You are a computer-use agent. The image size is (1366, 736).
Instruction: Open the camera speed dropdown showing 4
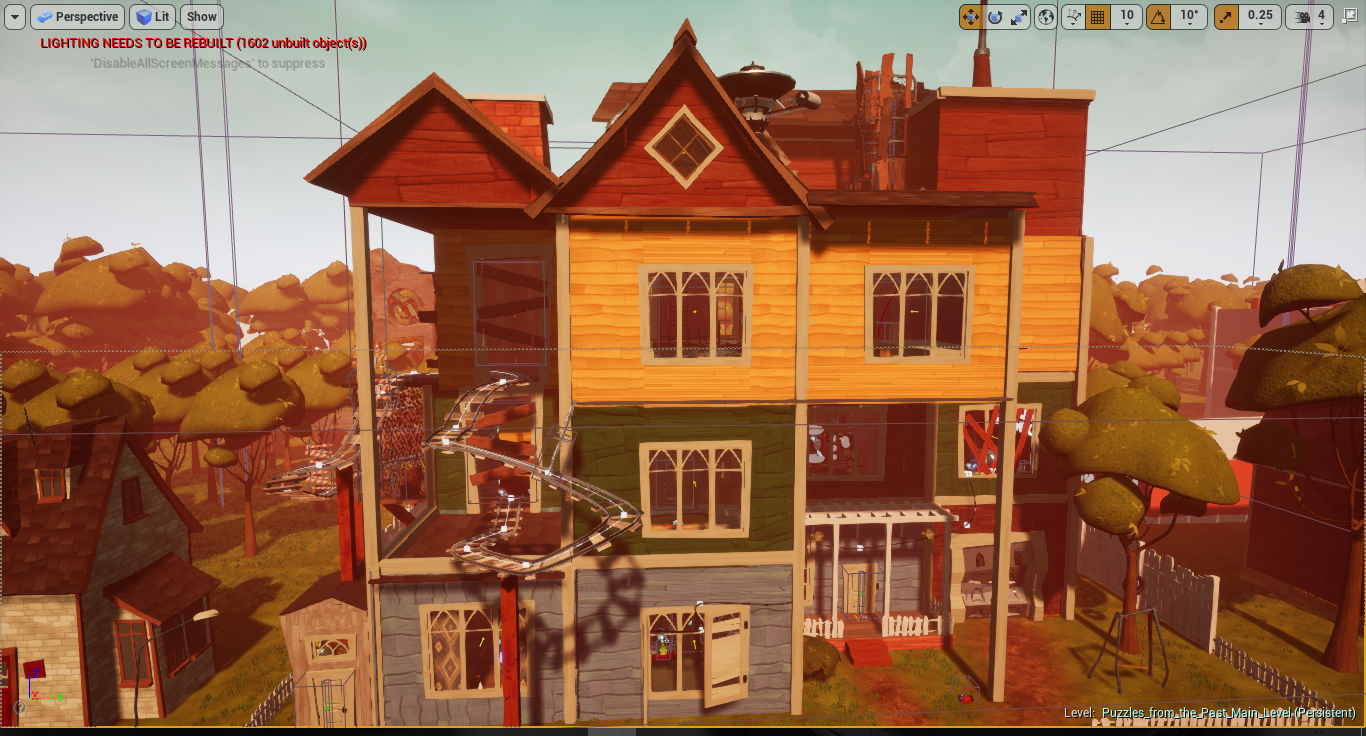coord(1322,16)
